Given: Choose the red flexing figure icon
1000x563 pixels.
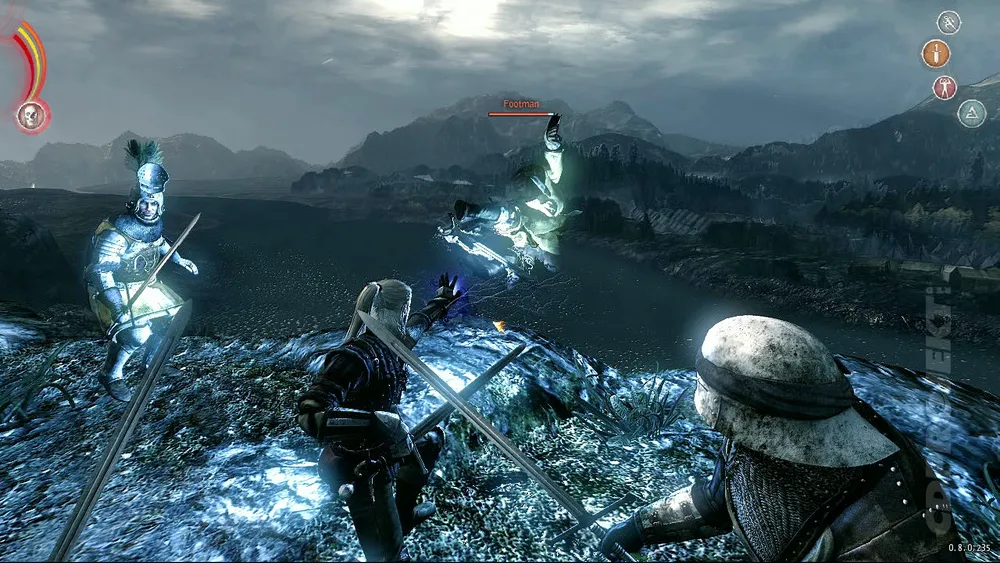Looking at the screenshot, I should pyautogui.click(x=945, y=87).
